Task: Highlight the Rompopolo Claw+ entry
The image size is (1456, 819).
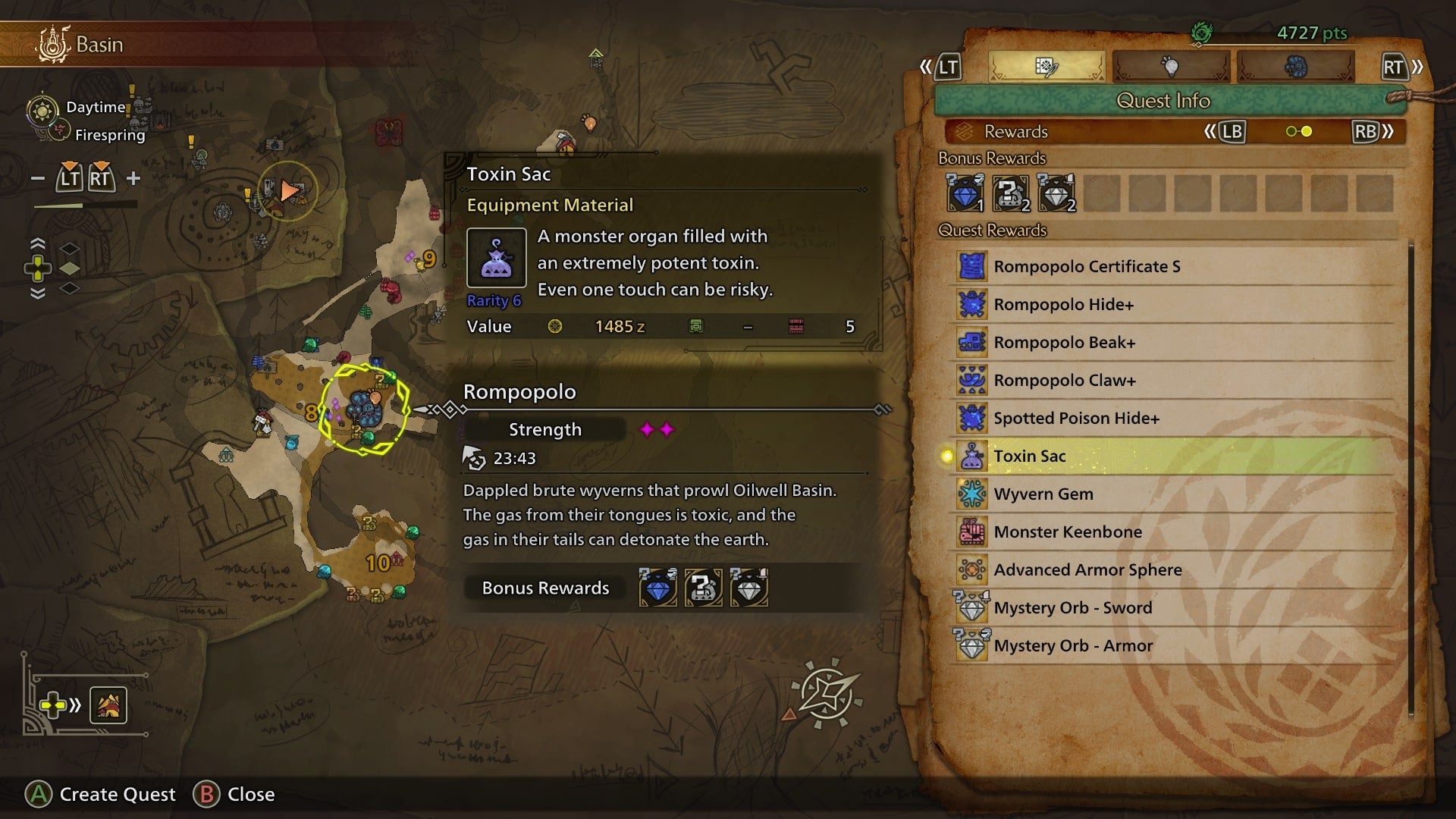Action: click(x=1064, y=380)
